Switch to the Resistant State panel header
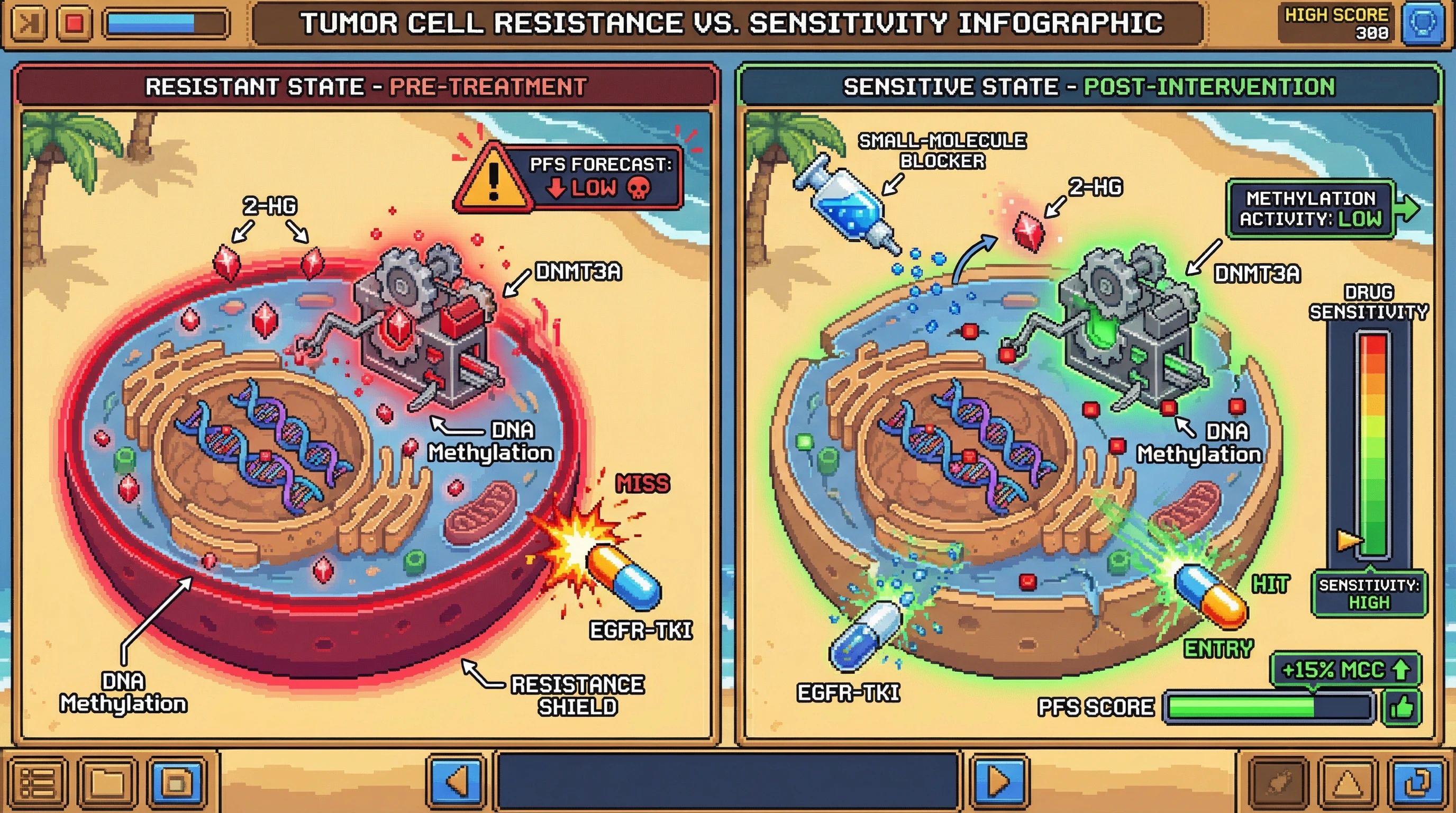The image size is (1456, 813). click(366, 87)
